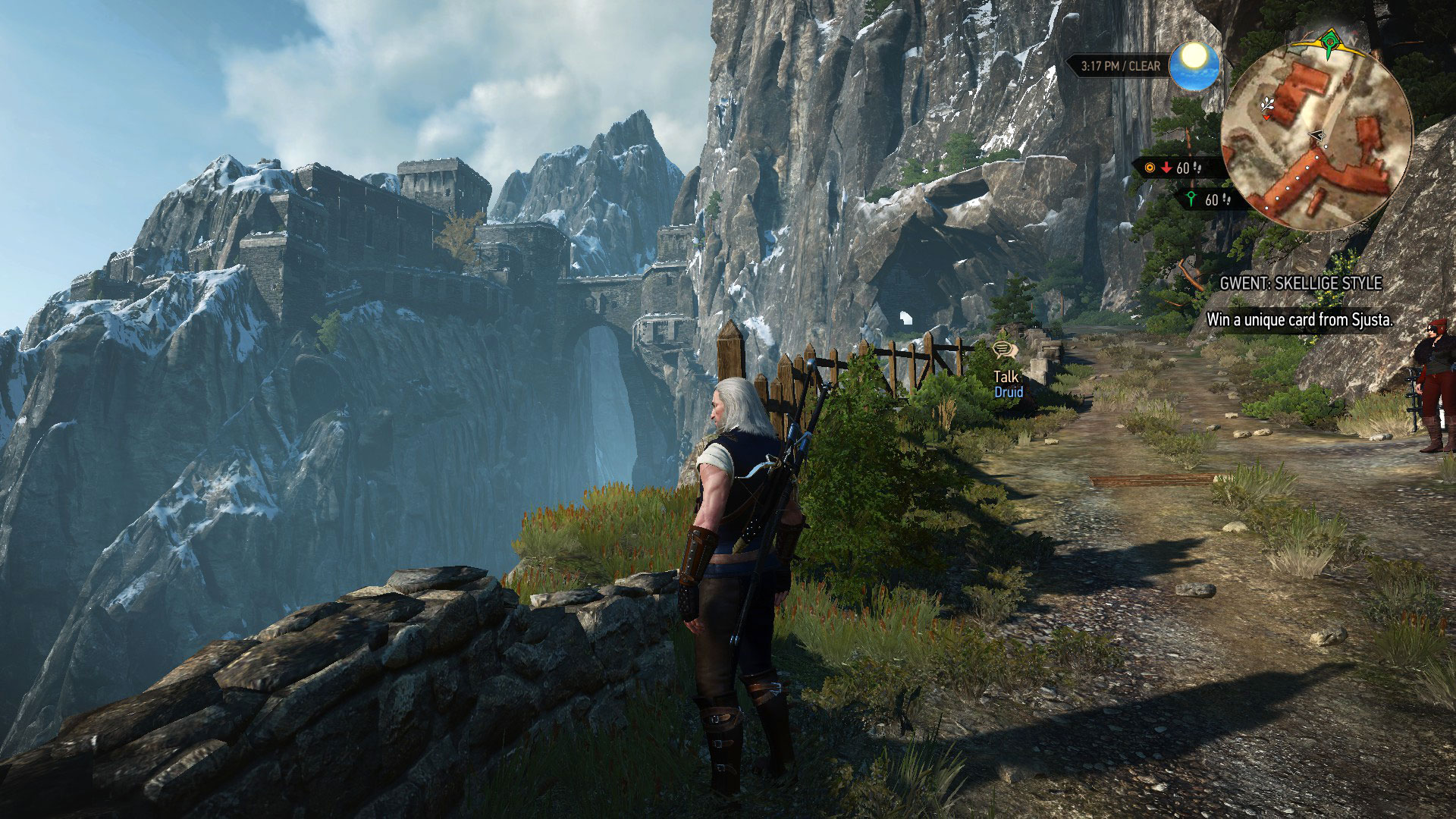Select the sun weather icon

(x=1194, y=65)
